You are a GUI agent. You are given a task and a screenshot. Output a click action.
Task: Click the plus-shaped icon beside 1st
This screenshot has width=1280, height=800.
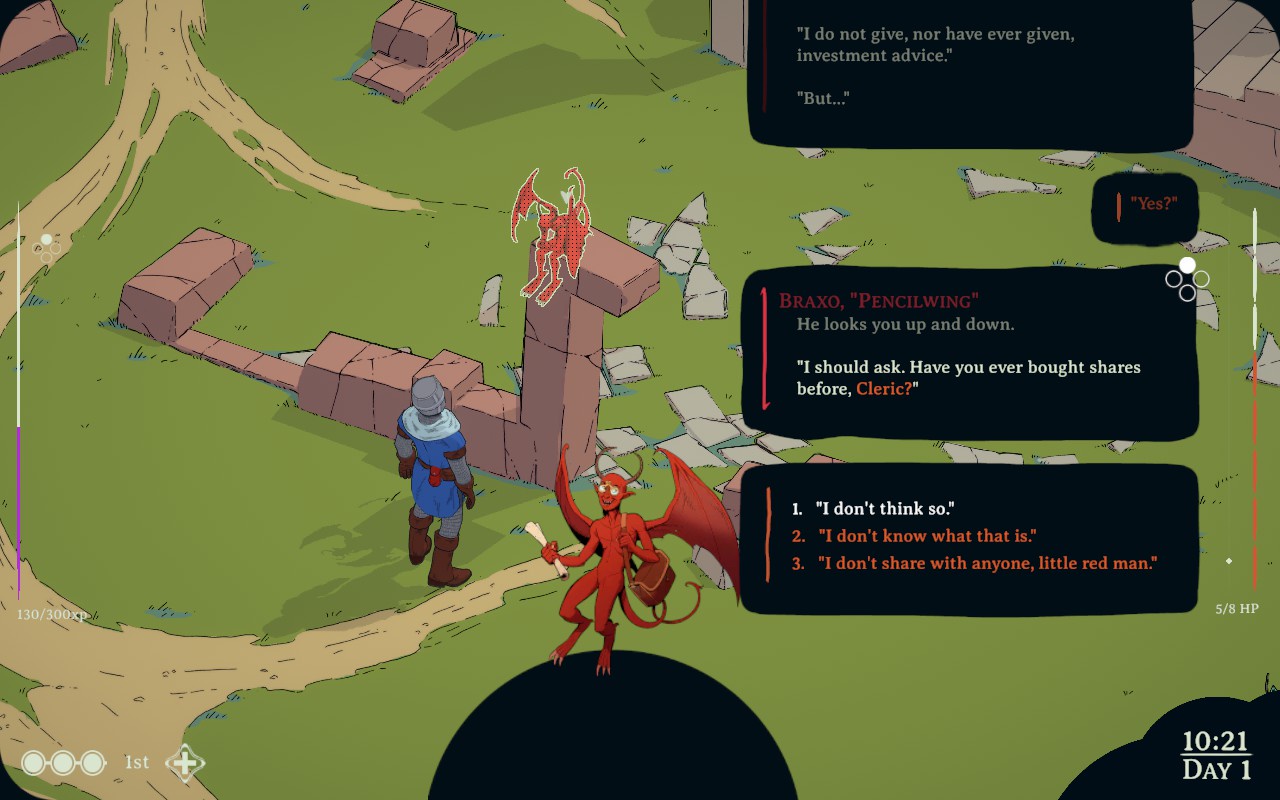(x=185, y=763)
